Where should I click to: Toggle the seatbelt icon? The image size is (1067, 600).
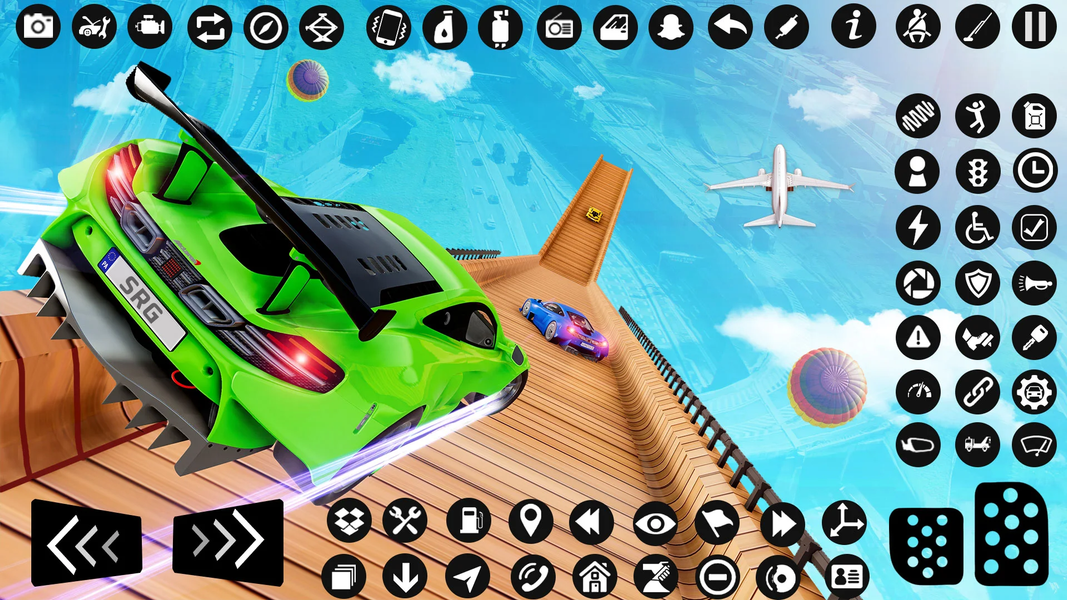tap(918, 27)
